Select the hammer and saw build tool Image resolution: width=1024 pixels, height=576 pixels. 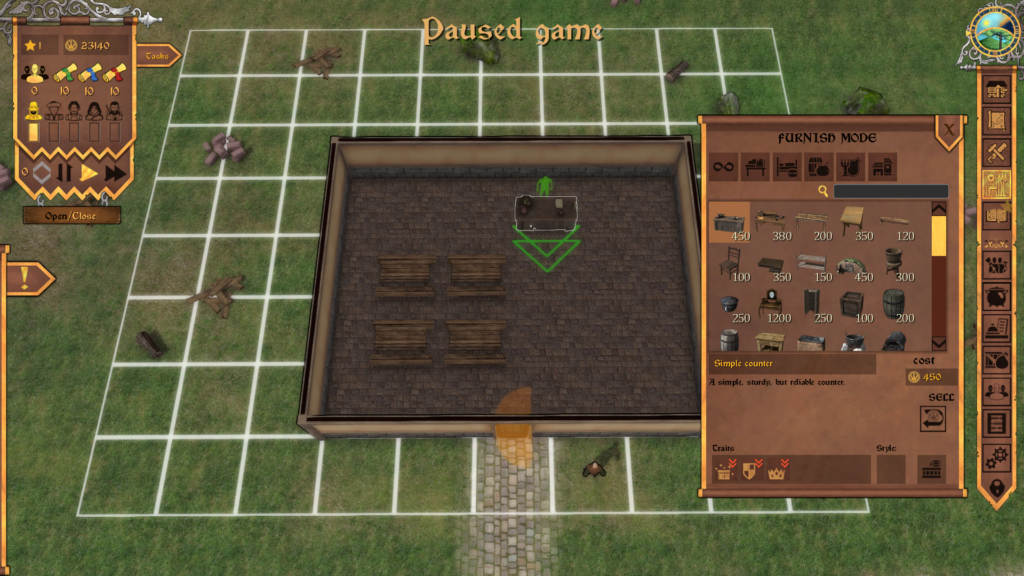point(997,152)
